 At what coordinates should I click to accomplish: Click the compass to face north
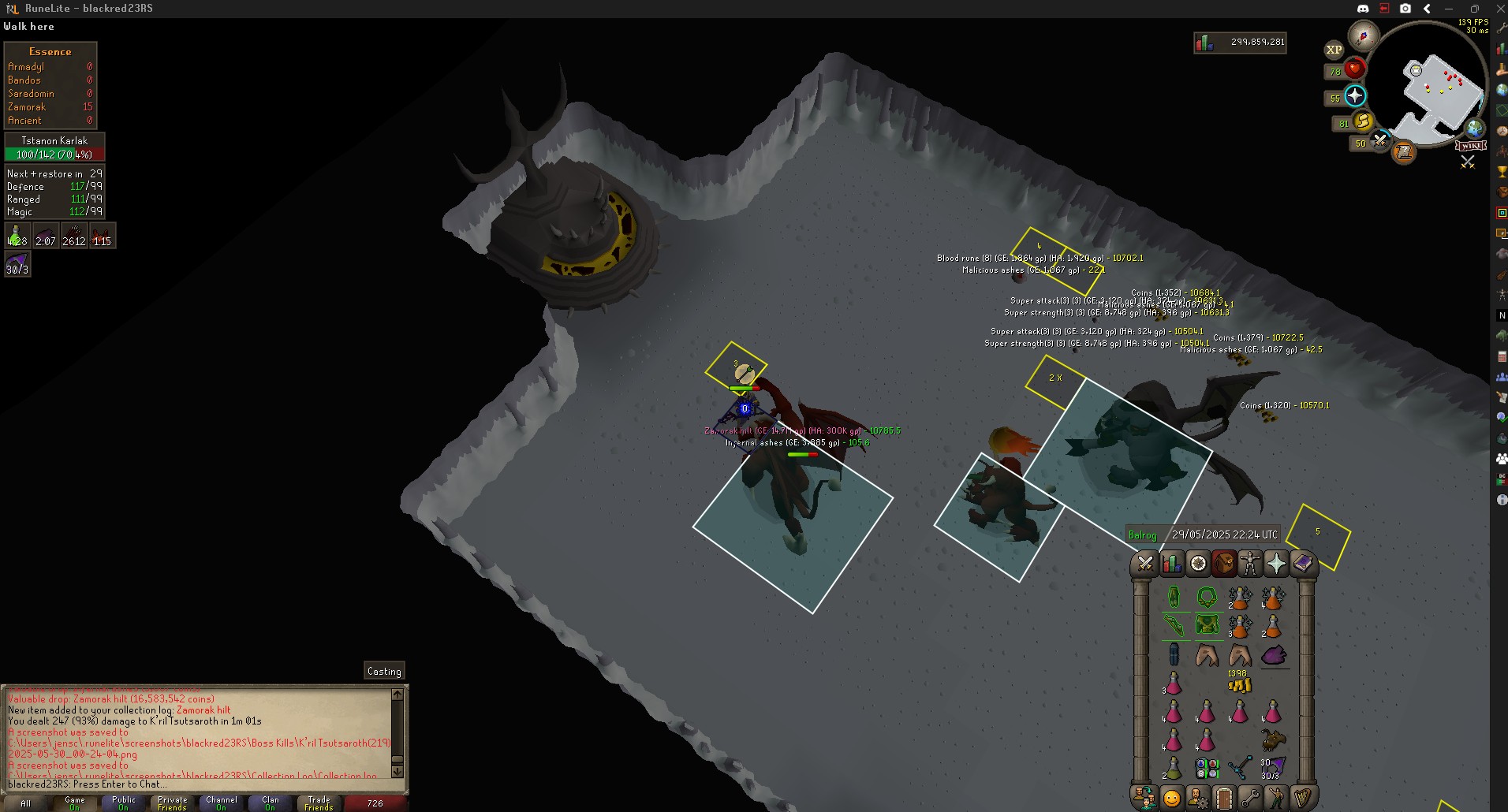pyautogui.click(x=1363, y=36)
